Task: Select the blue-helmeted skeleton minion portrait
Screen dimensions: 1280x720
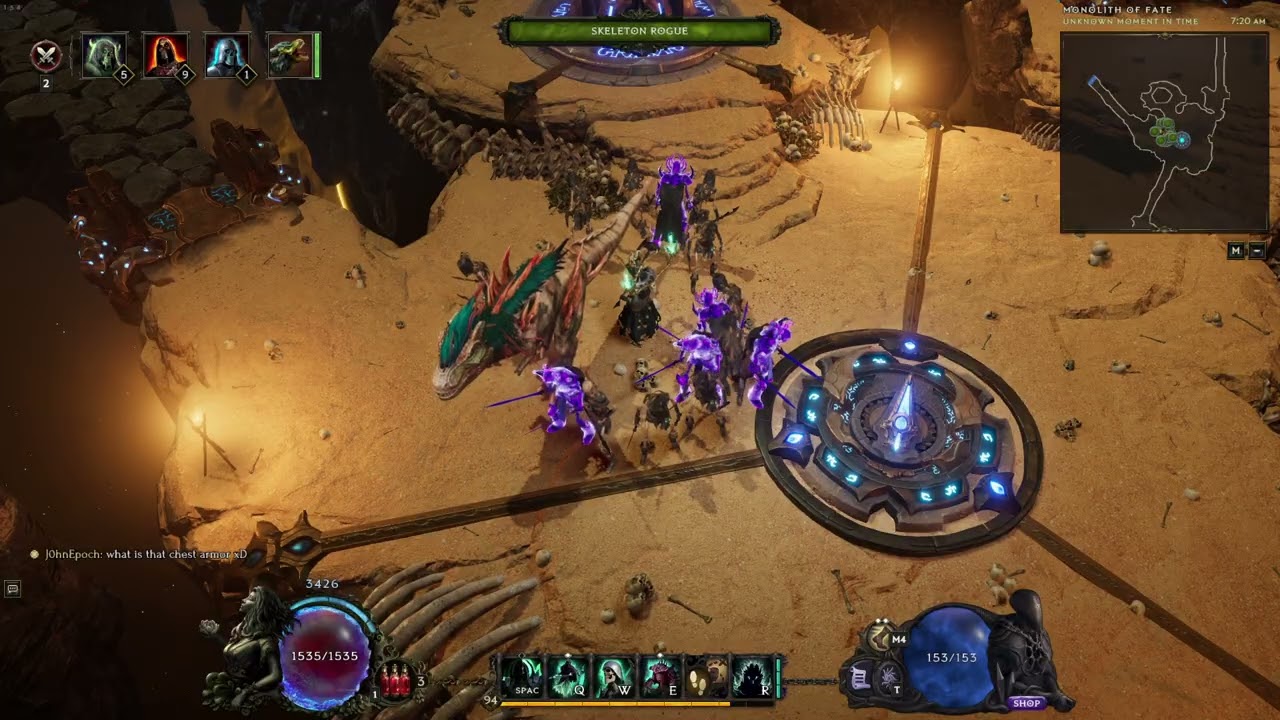Action: click(226, 55)
